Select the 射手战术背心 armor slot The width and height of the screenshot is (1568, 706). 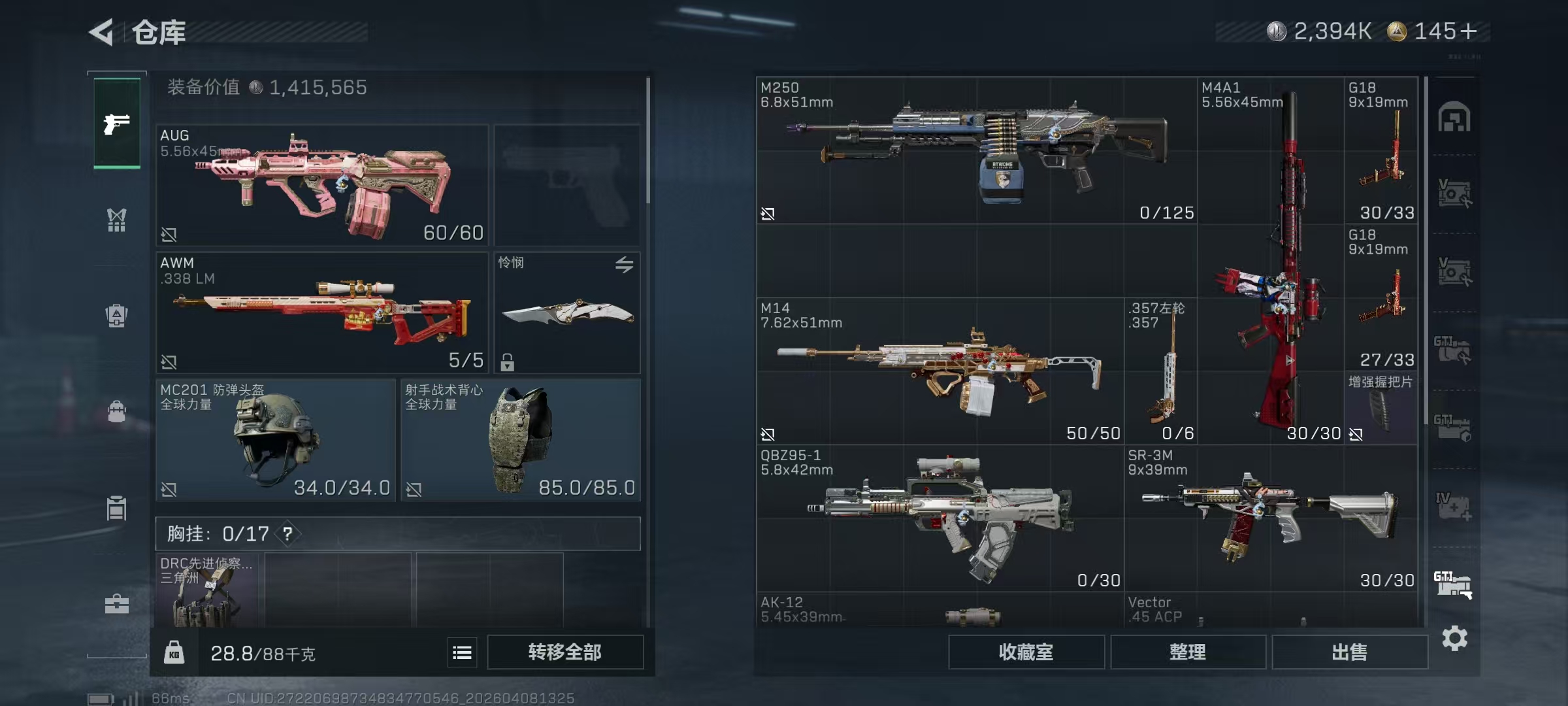[520, 440]
